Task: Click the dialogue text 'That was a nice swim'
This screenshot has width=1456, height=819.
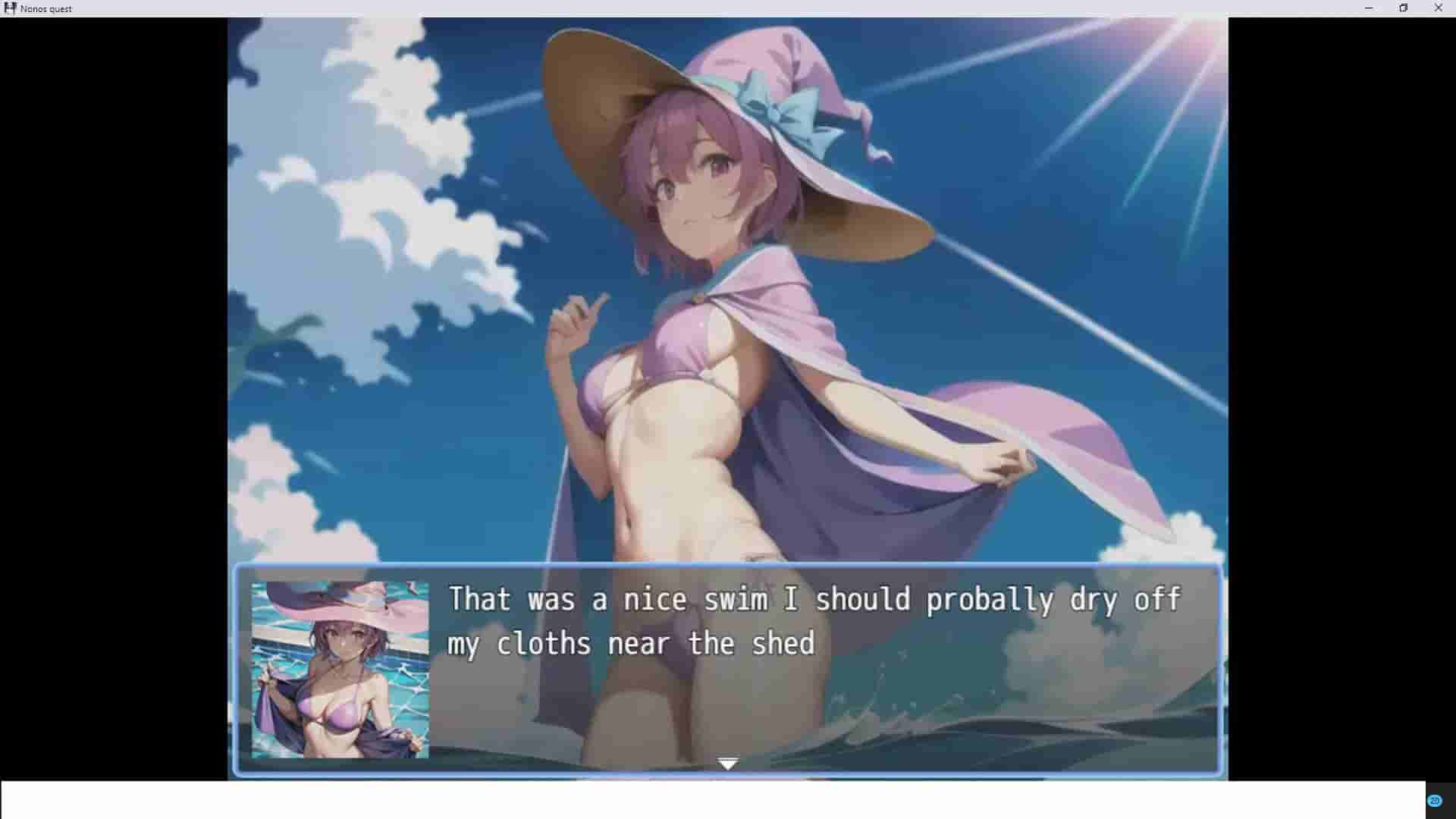Action: [607, 599]
